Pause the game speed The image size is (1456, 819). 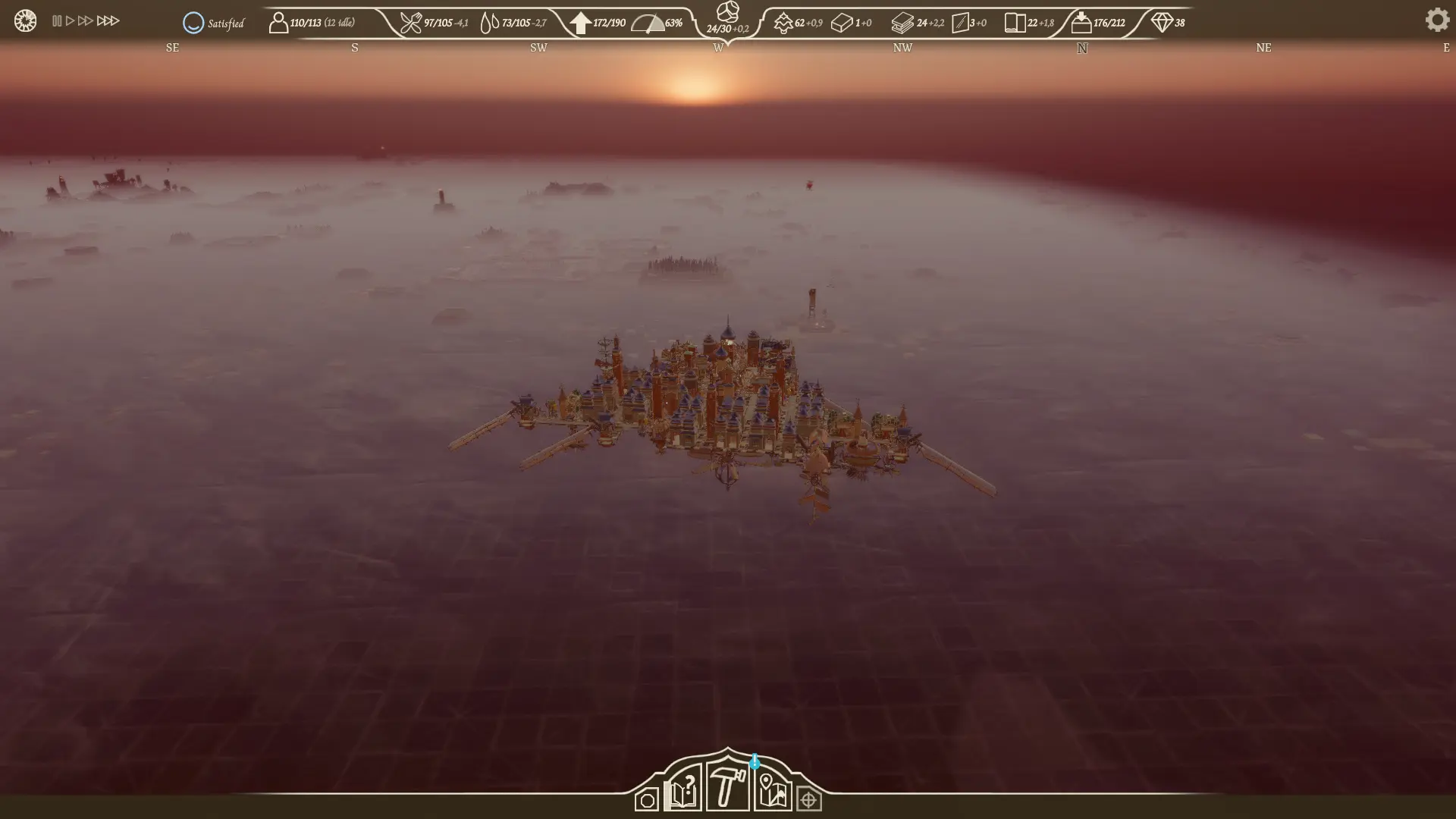click(57, 21)
